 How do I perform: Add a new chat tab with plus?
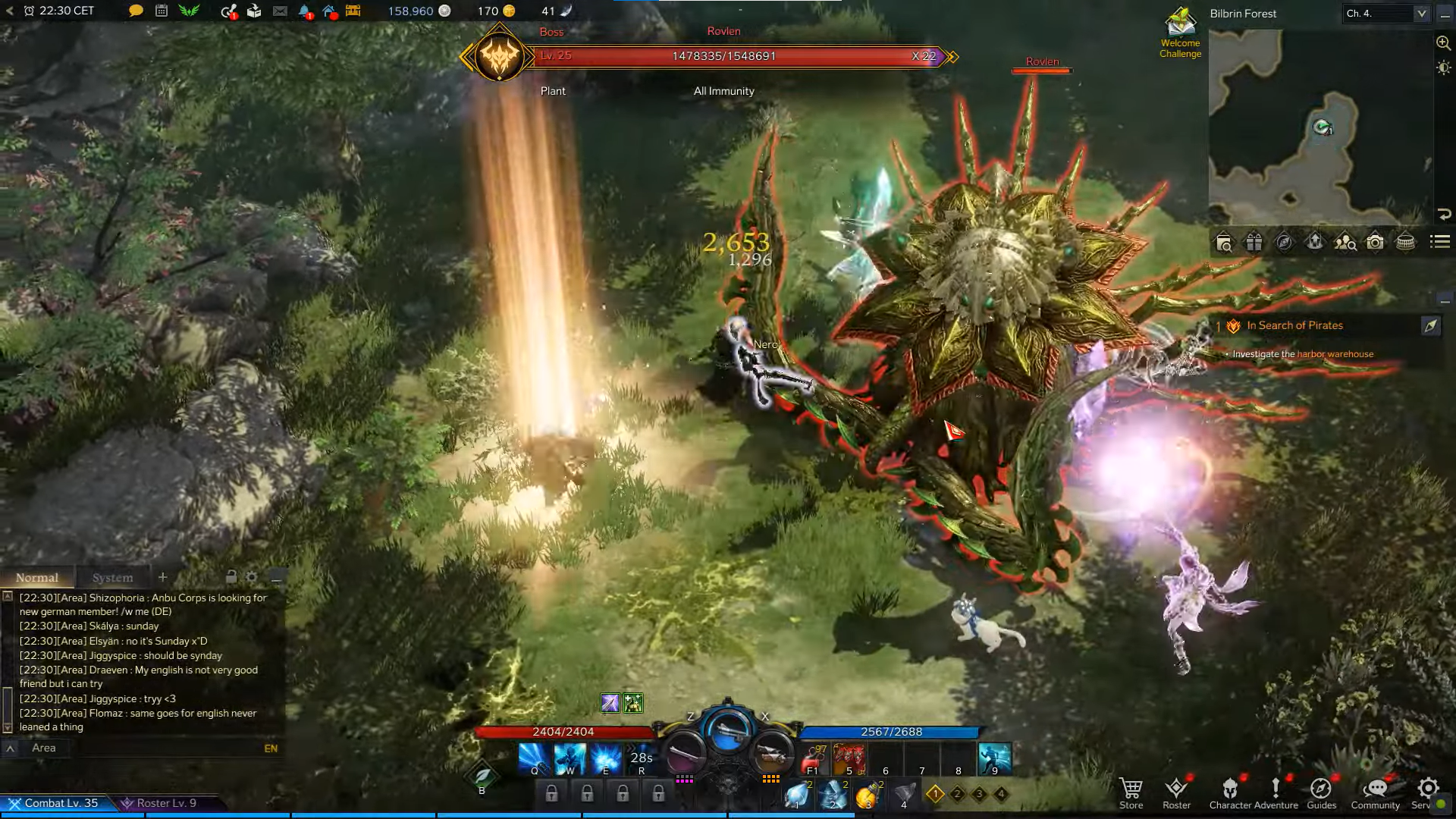162,577
